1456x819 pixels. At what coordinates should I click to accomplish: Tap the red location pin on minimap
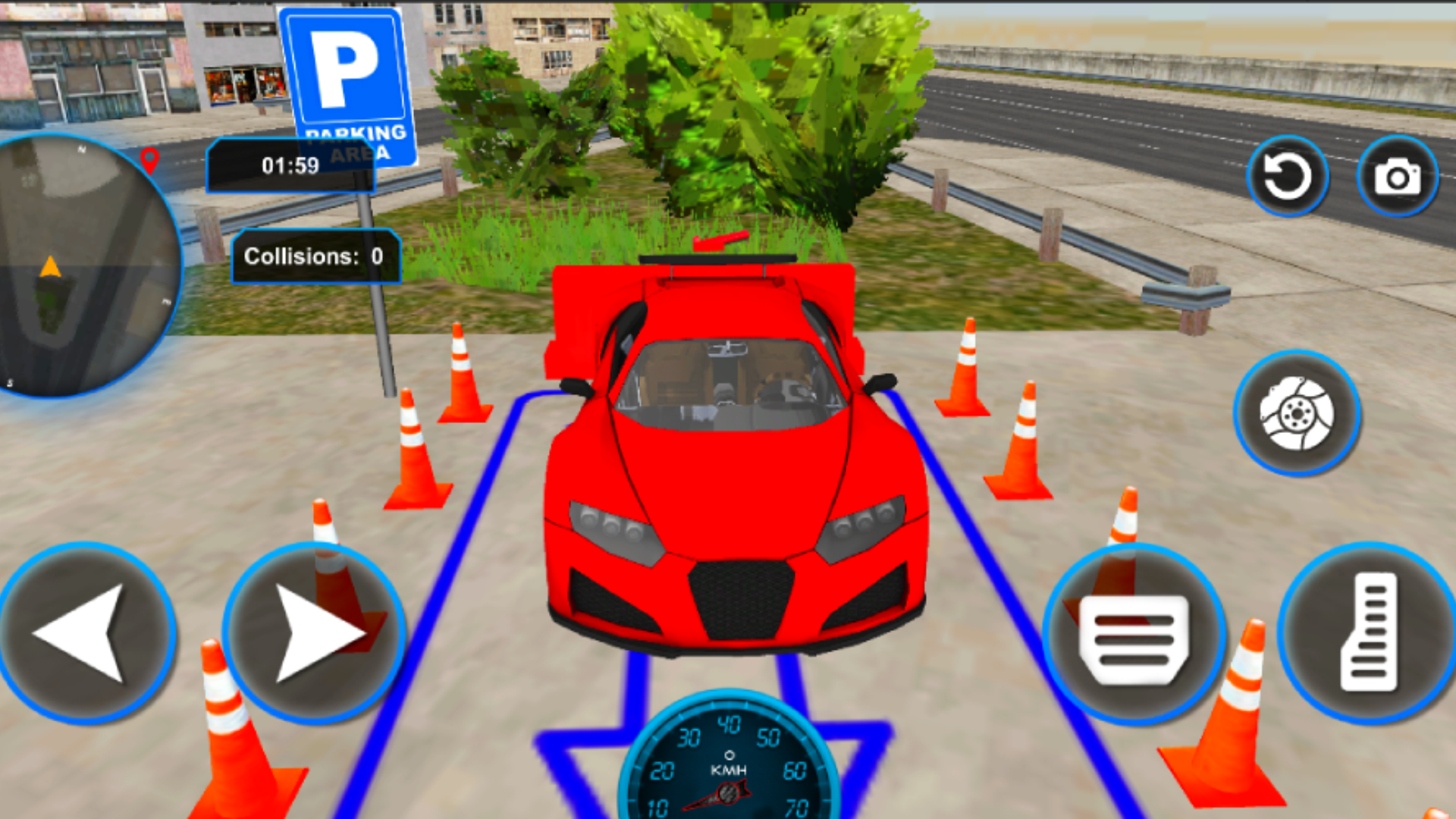point(150,159)
